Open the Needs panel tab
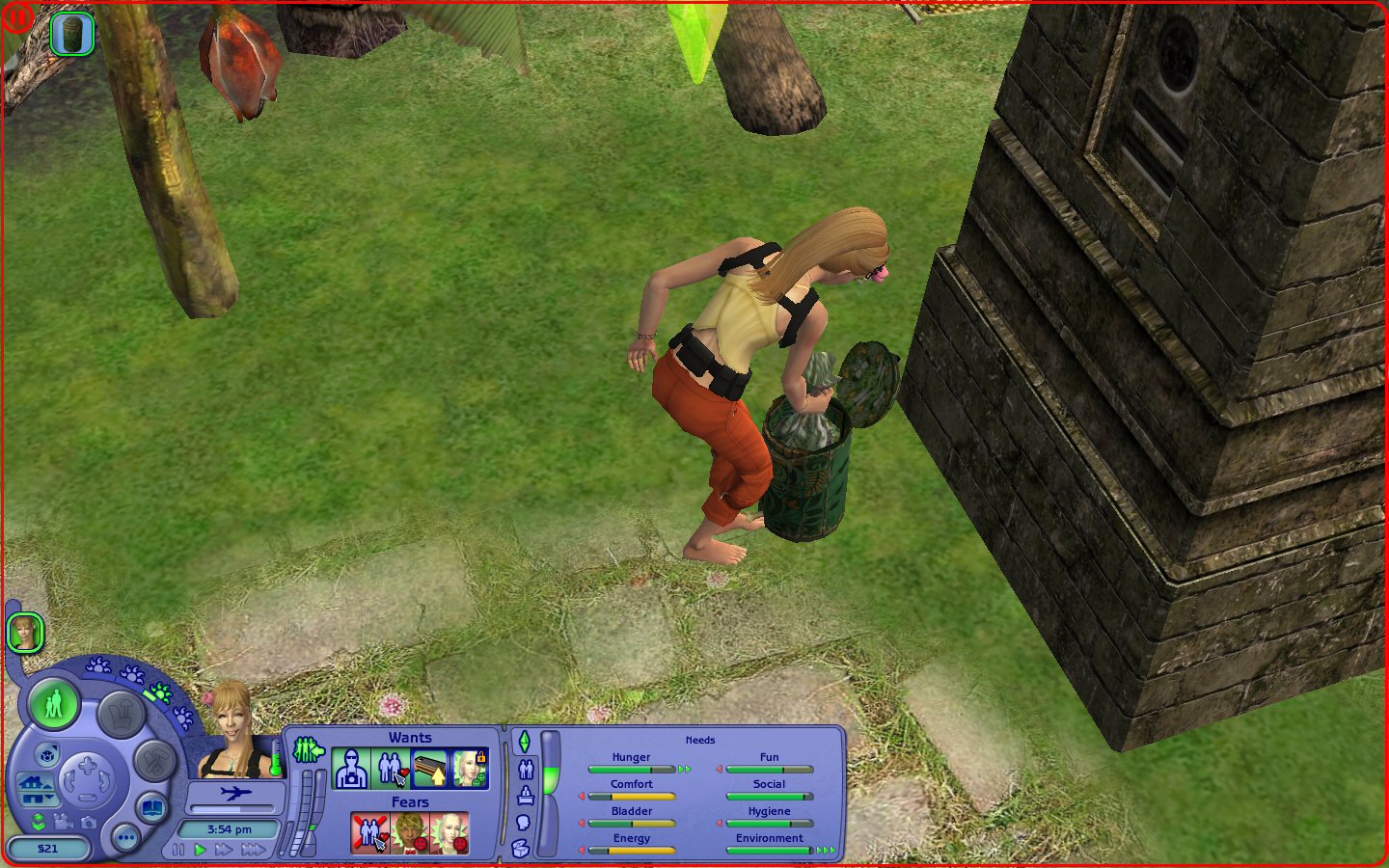Viewport: 1389px width, 868px height. (525, 742)
